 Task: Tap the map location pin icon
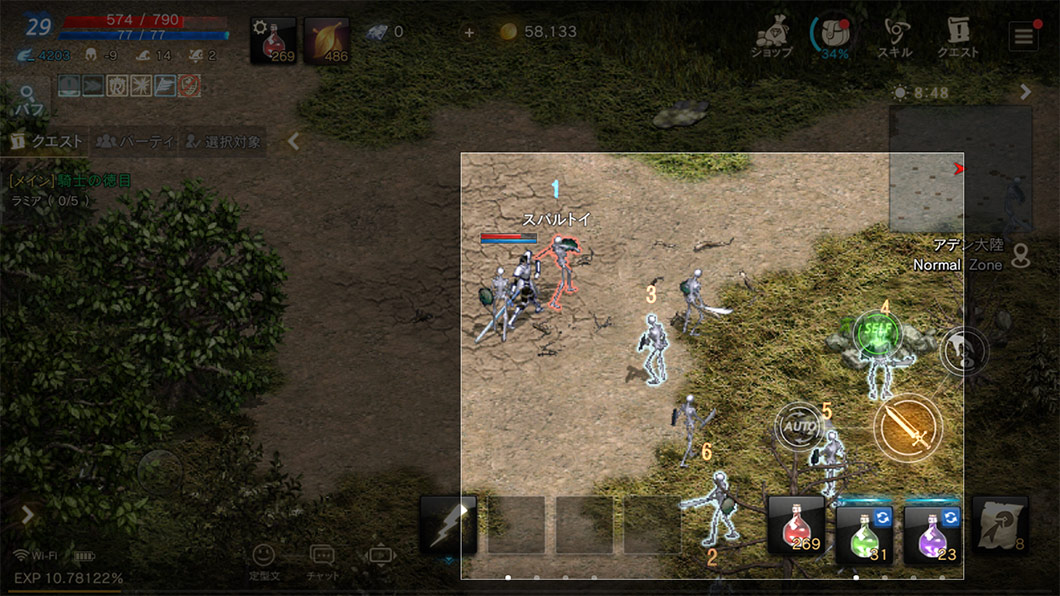1020,257
